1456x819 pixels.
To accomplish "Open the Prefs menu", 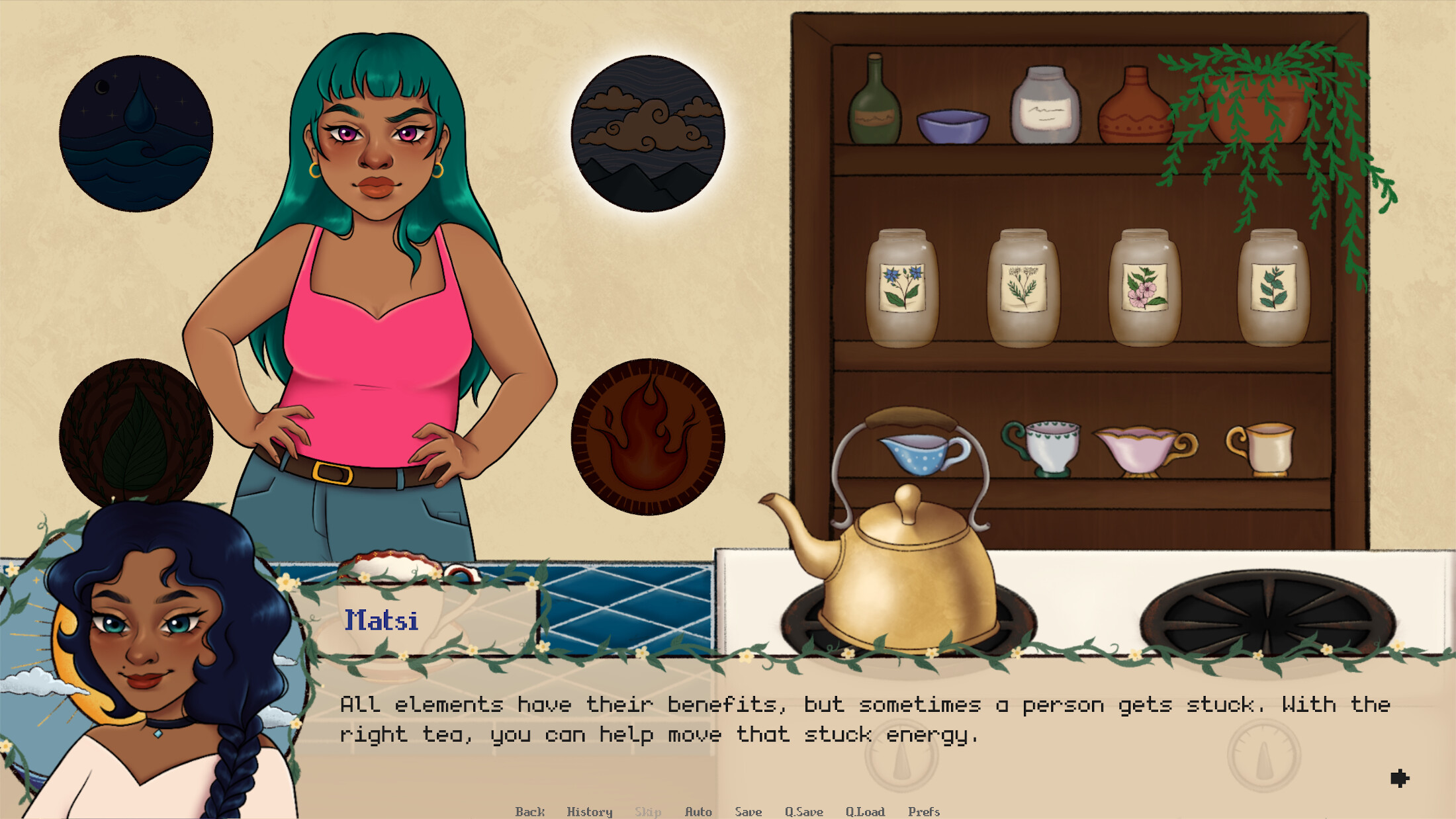I will [925, 812].
